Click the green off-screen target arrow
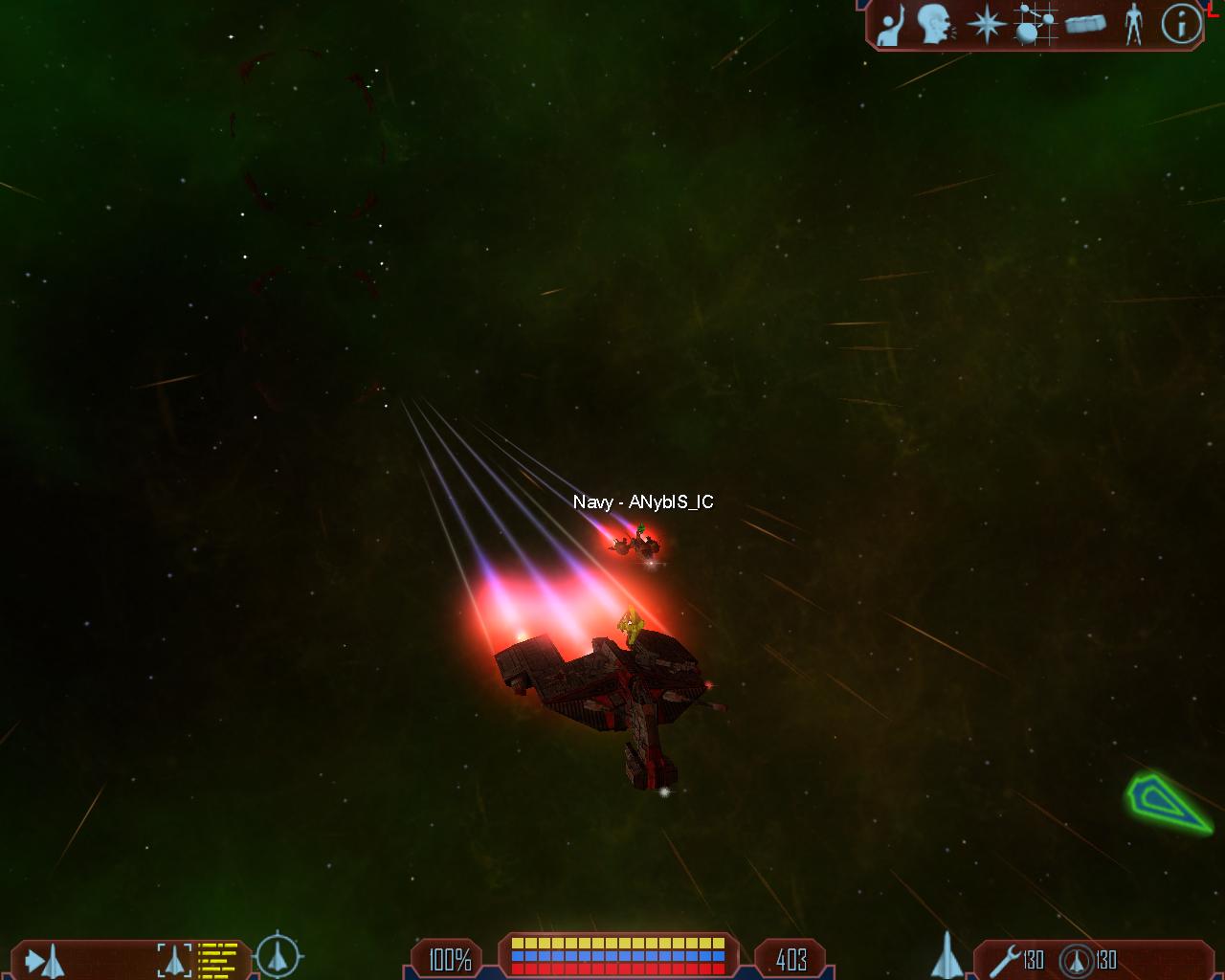This screenshot has height=980, width=1225. pyautogui.click(x=1166, y=802)
